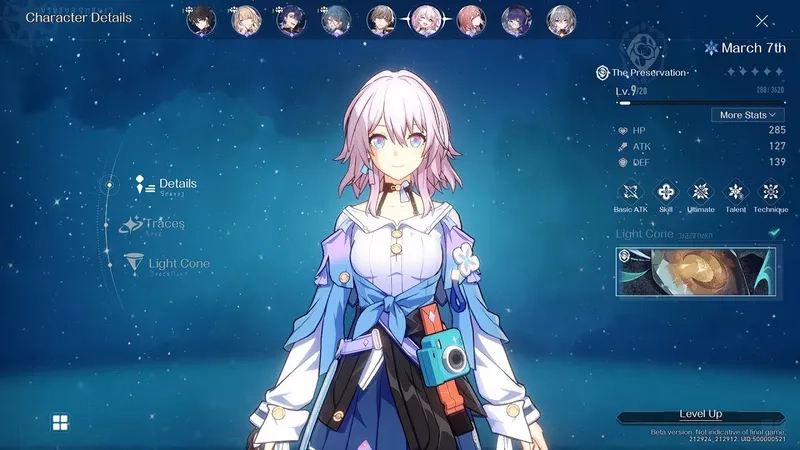Switch to the Traces tab
The width and height of the screenshot is (800, 450).
165,224
